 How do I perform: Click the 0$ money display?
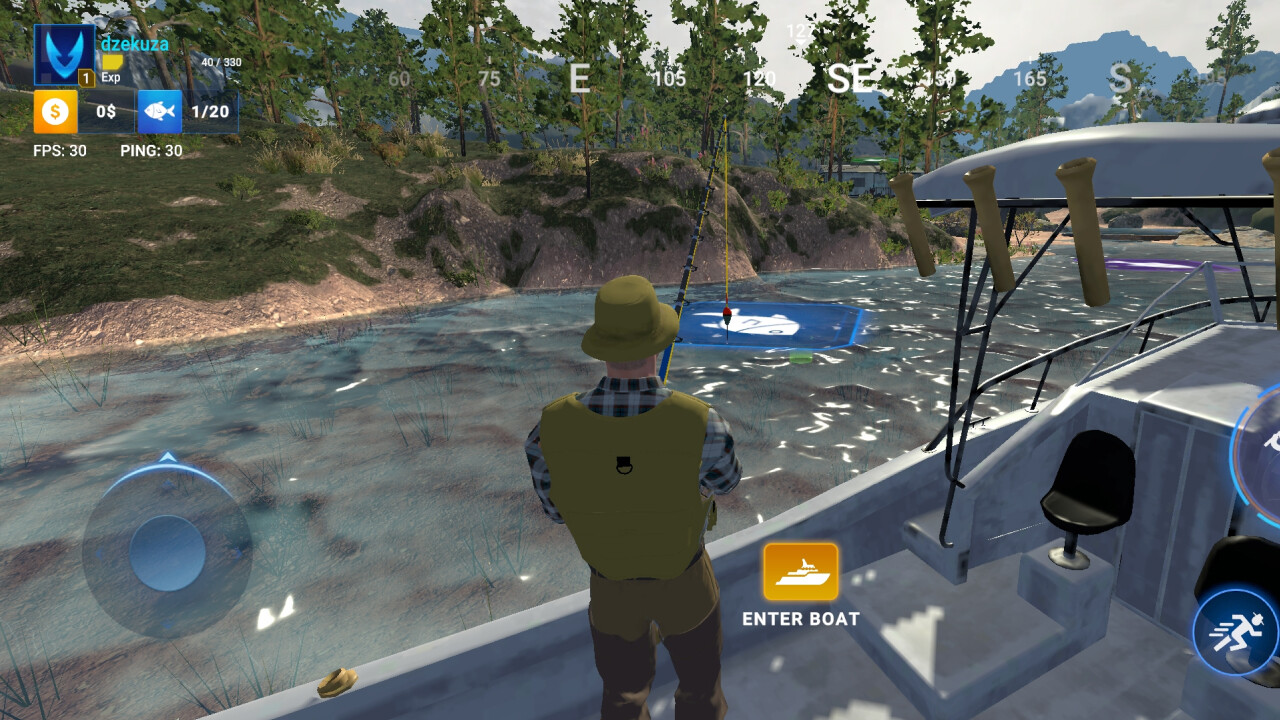pyautogui.click(x=104, y=111)
